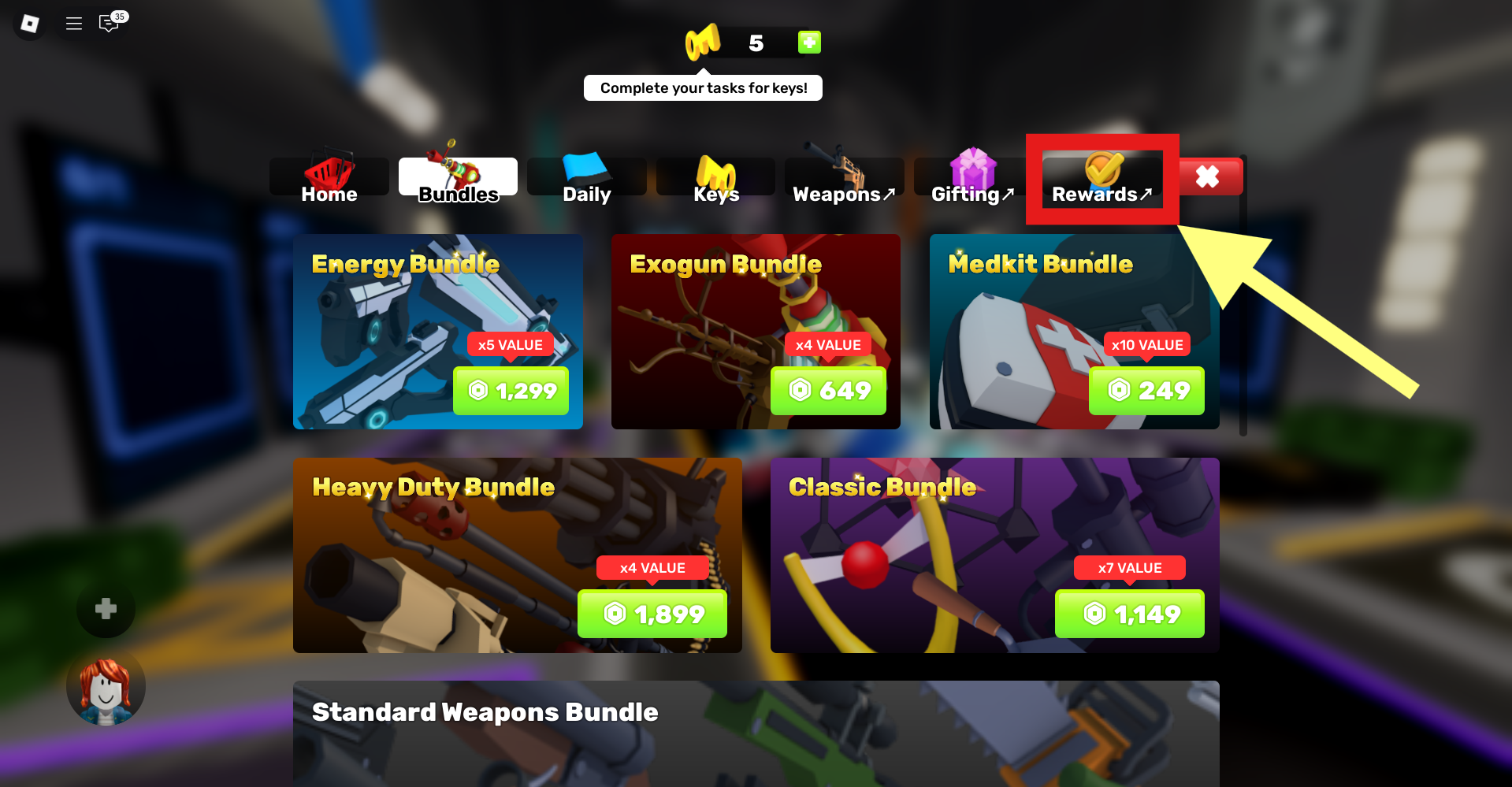This screenshot has width=1512, height=787.
Task: Open the in-game chat with 35 messages
Action: click(x=110, y=24)
